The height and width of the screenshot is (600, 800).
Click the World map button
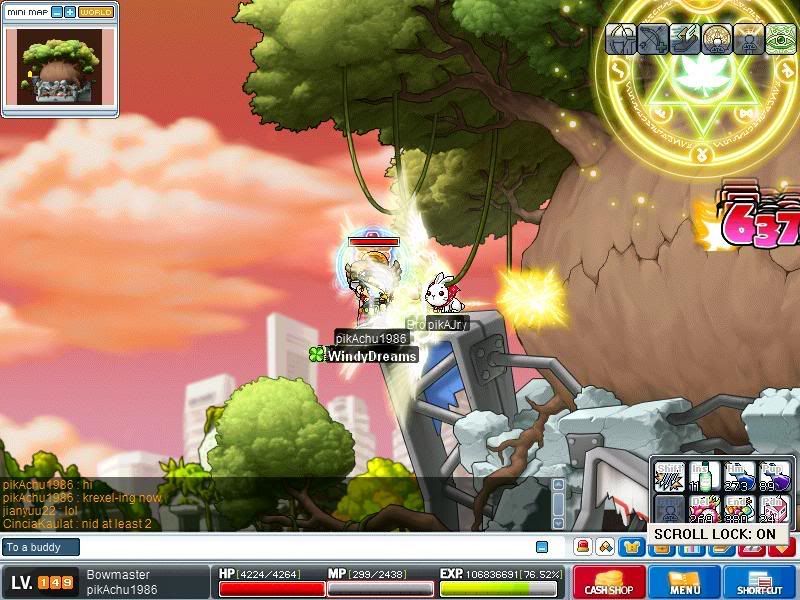(96, 12)
